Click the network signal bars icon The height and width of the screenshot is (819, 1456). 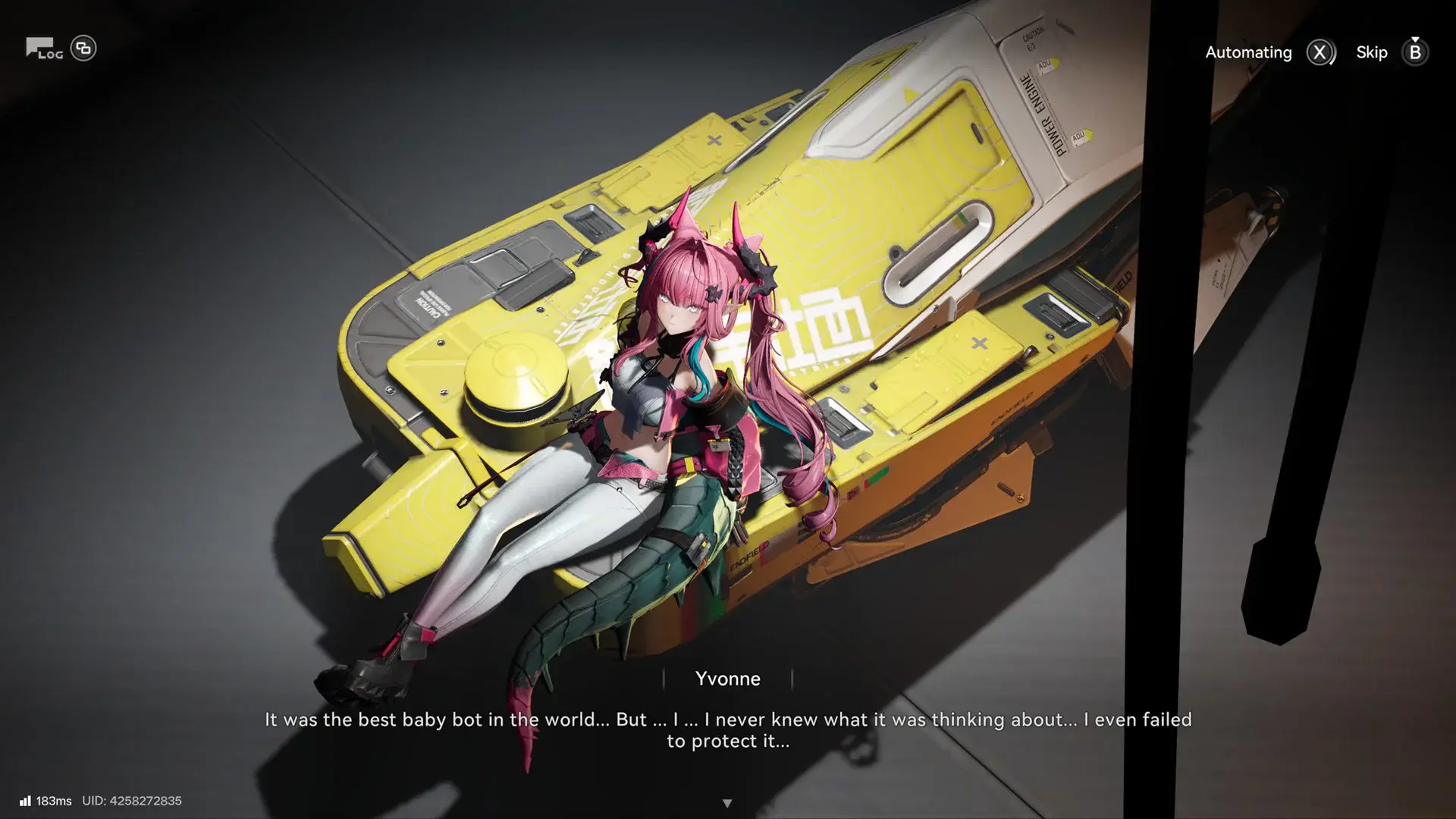coord(27,800)
